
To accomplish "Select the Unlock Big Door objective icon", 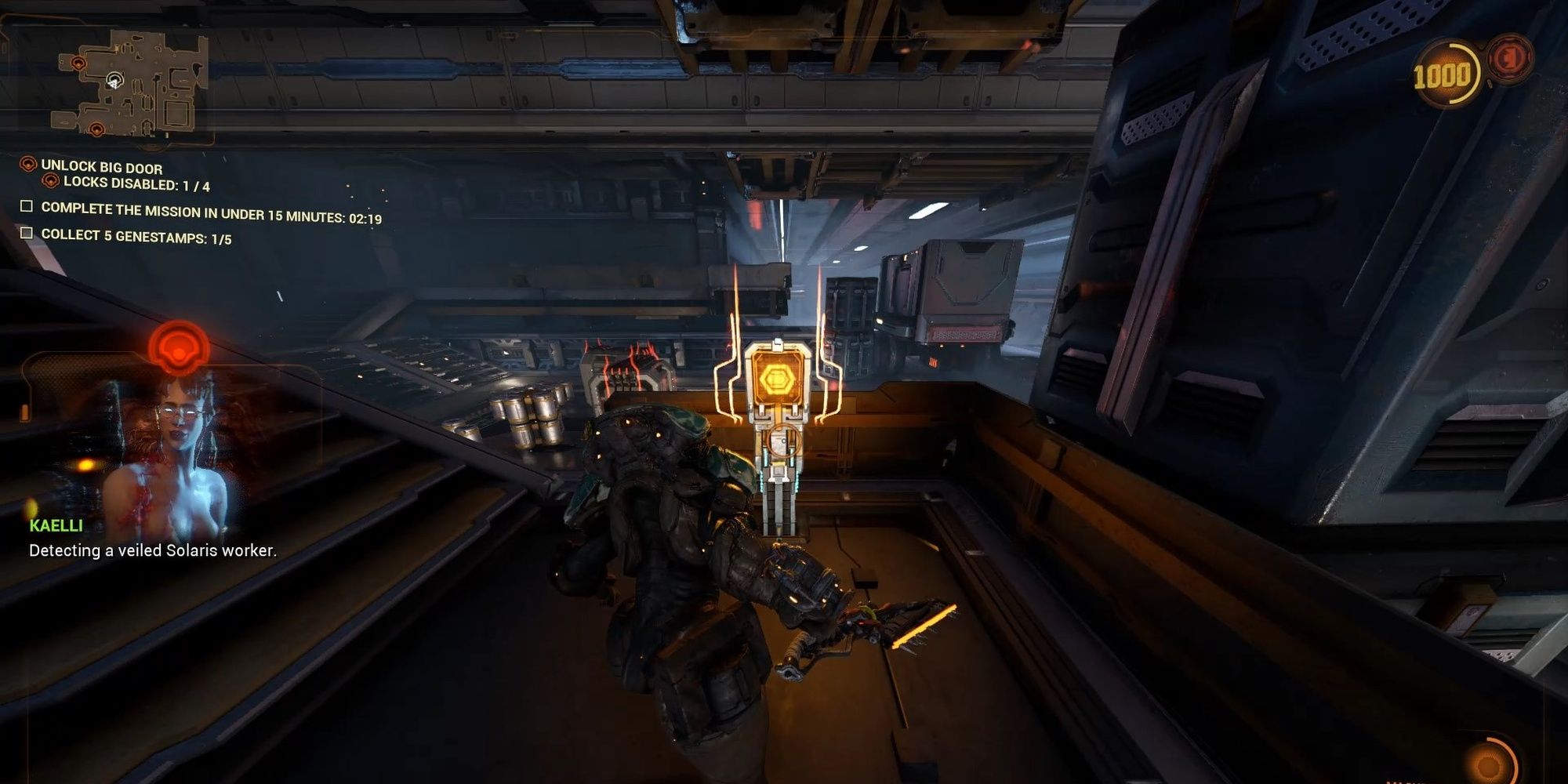I will click(x=28, y=166).
